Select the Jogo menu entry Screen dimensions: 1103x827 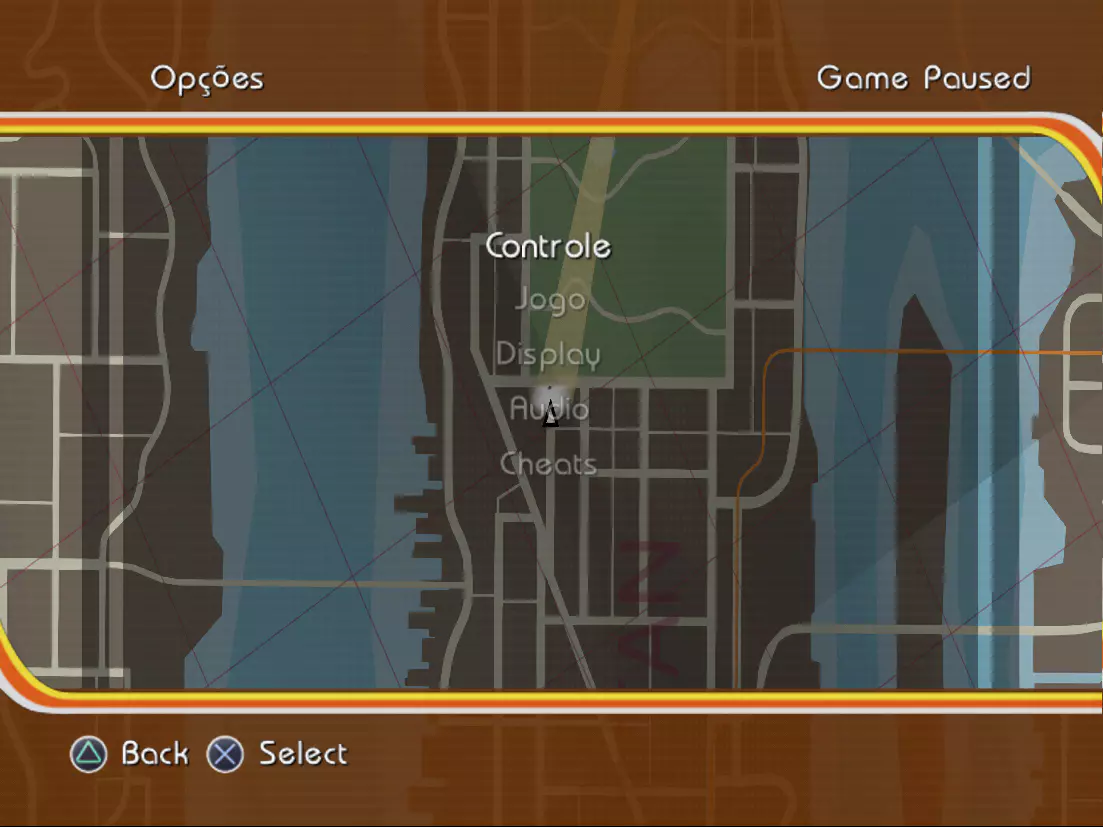pyautogui.click(x=549, y=299)
